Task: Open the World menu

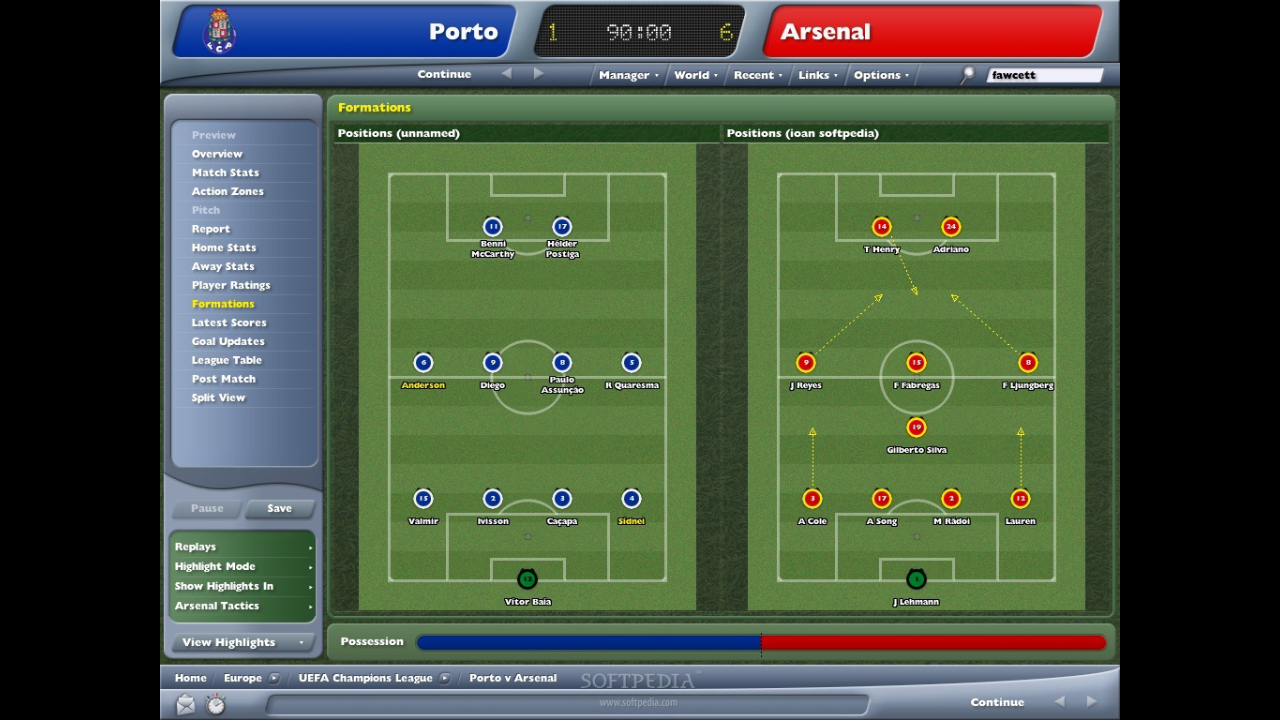Action: click(x=695, y=75)
